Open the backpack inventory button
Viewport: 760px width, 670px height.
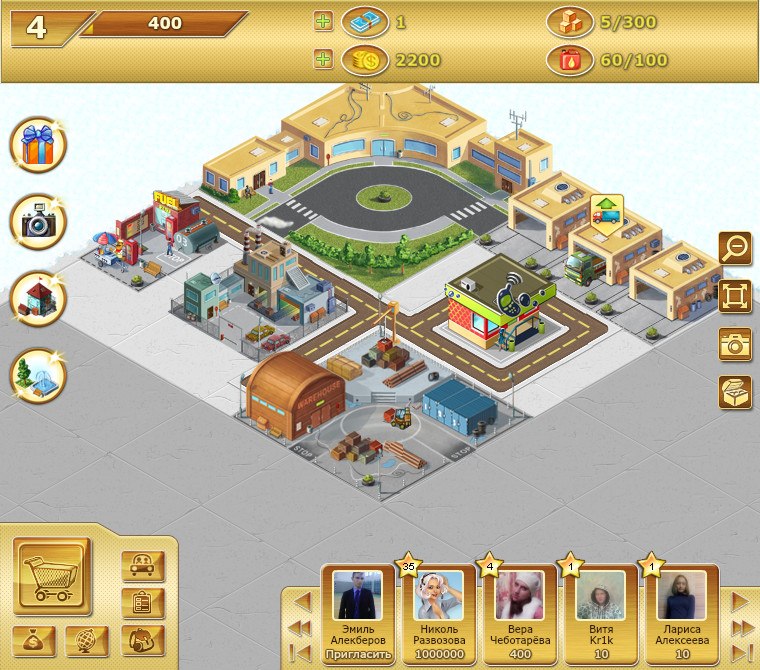142,640
